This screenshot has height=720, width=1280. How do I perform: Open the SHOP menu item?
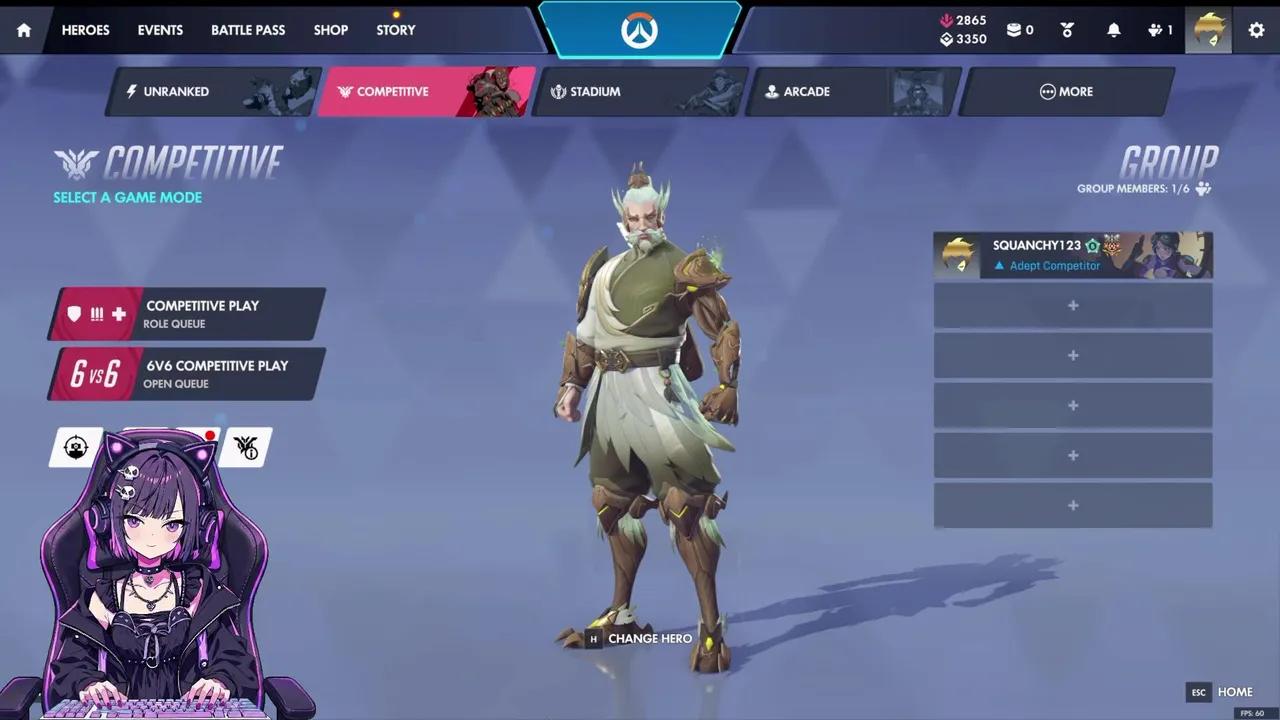click(x=330, y=30)
